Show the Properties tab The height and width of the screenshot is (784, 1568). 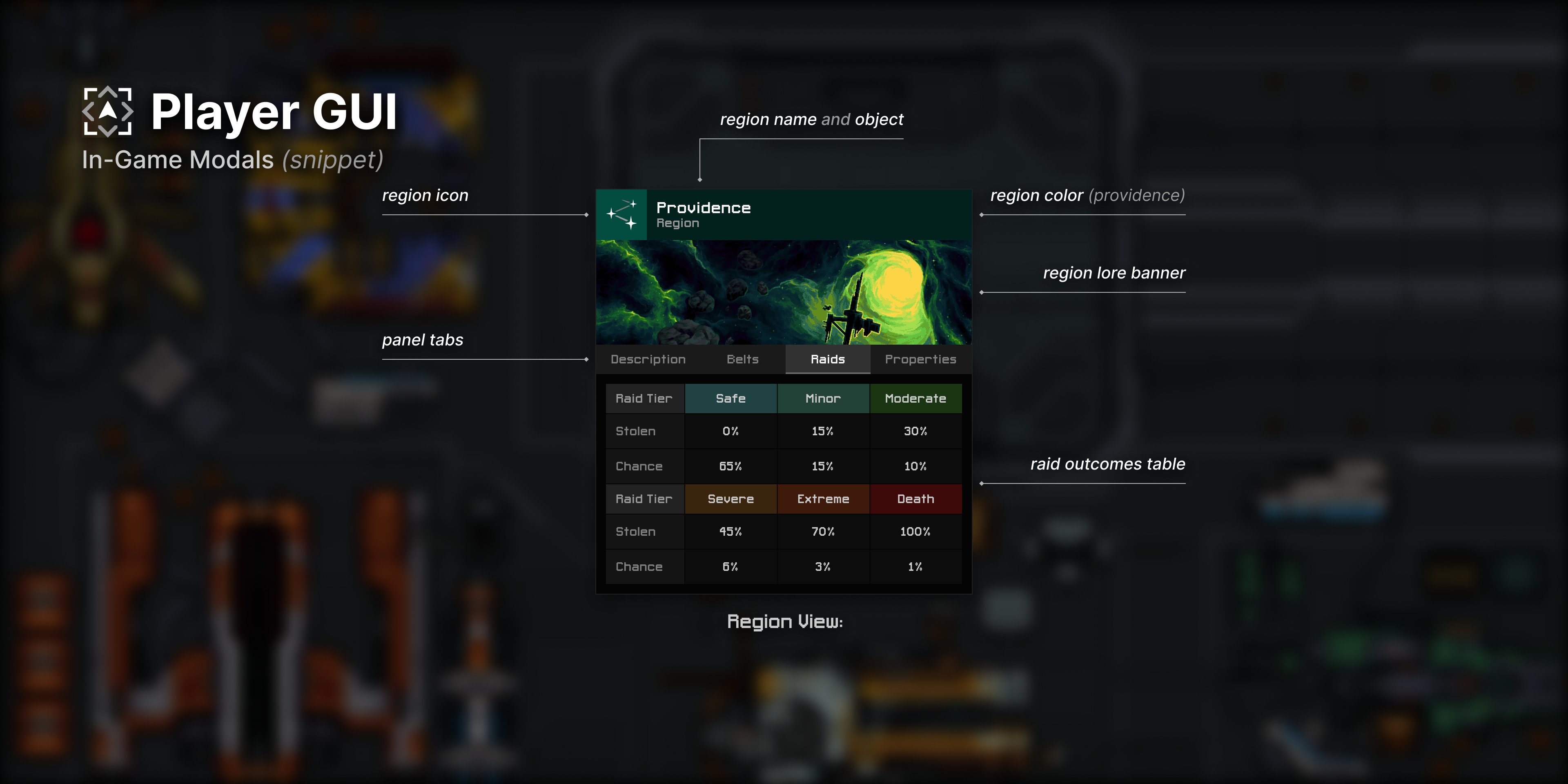920,359
